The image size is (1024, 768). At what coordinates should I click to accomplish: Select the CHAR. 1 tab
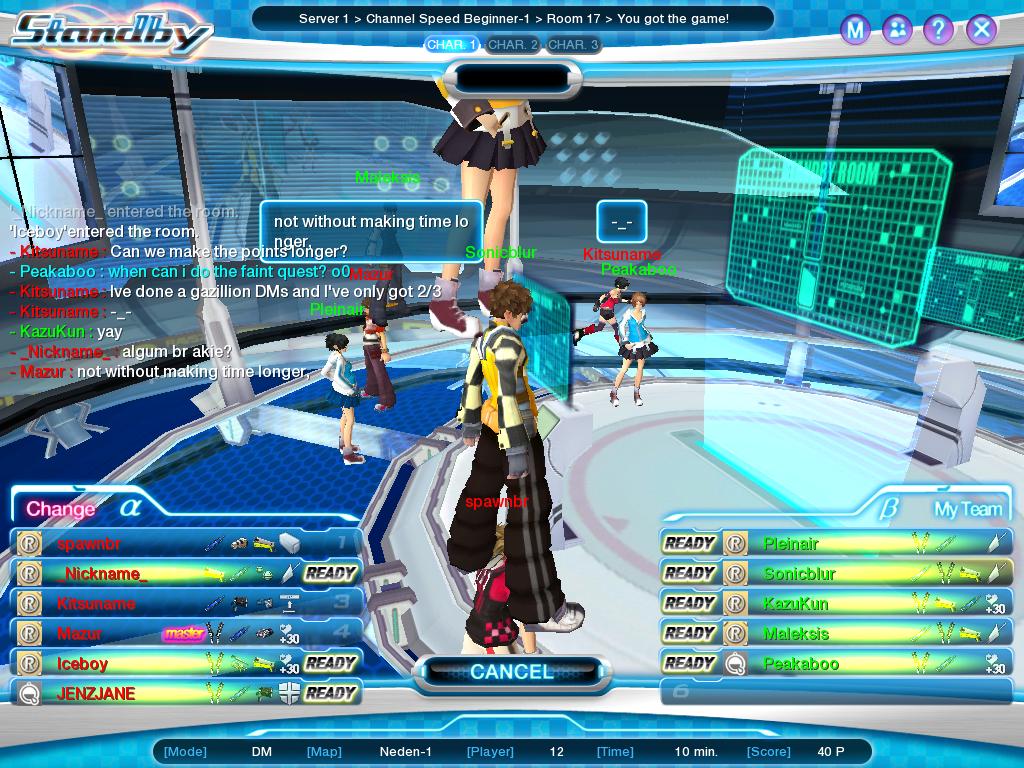click(452, 45)
